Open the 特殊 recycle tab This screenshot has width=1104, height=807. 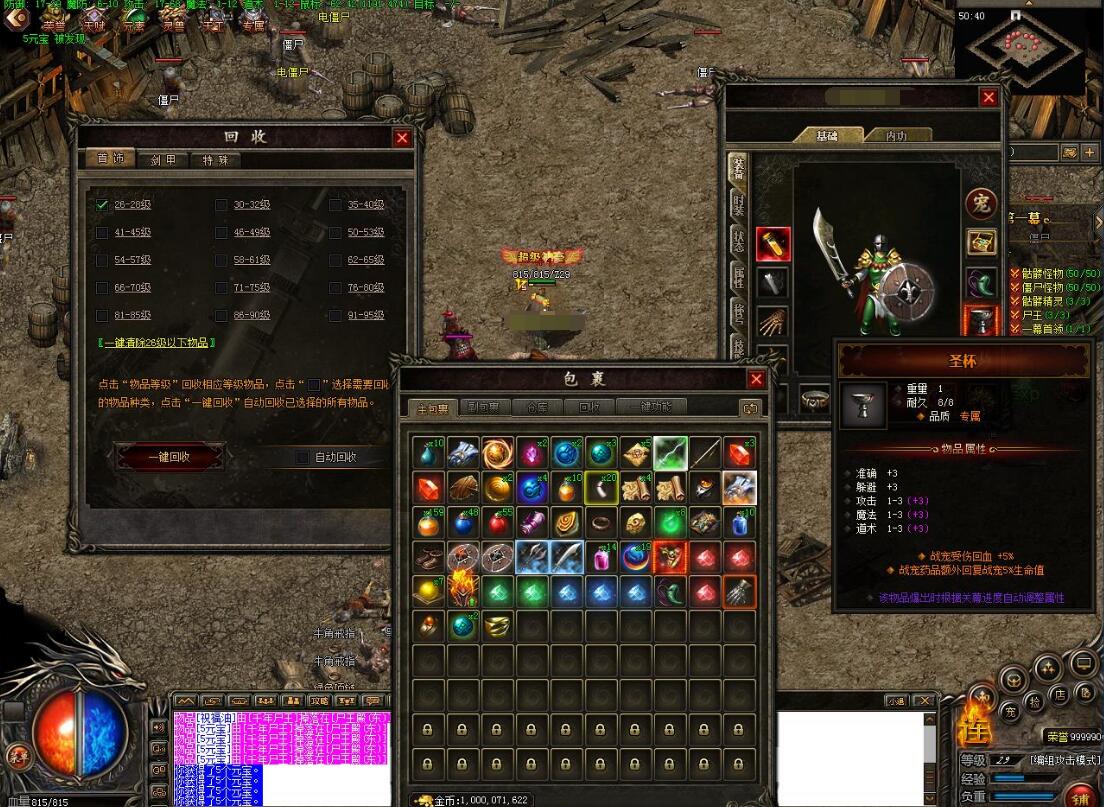coord(215,160)
